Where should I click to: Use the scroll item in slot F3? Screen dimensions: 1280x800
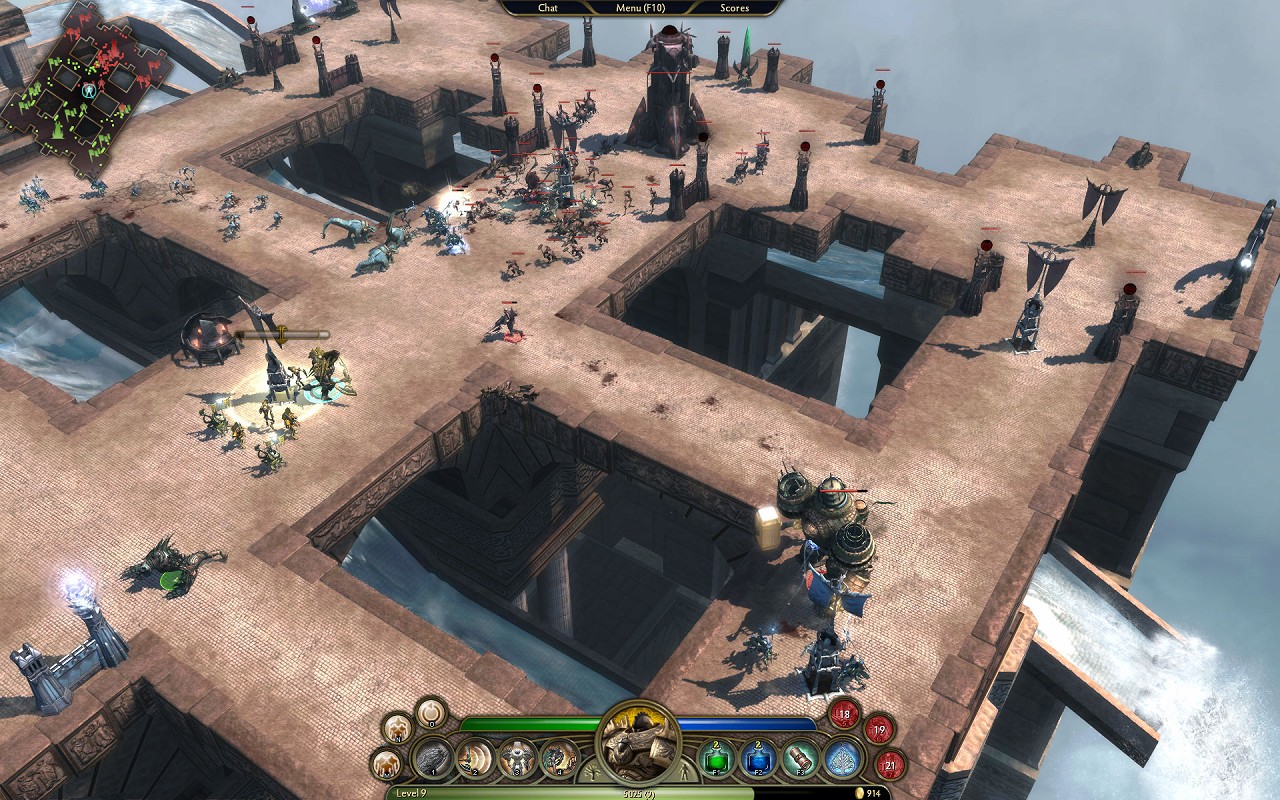[x=801, y=758]
